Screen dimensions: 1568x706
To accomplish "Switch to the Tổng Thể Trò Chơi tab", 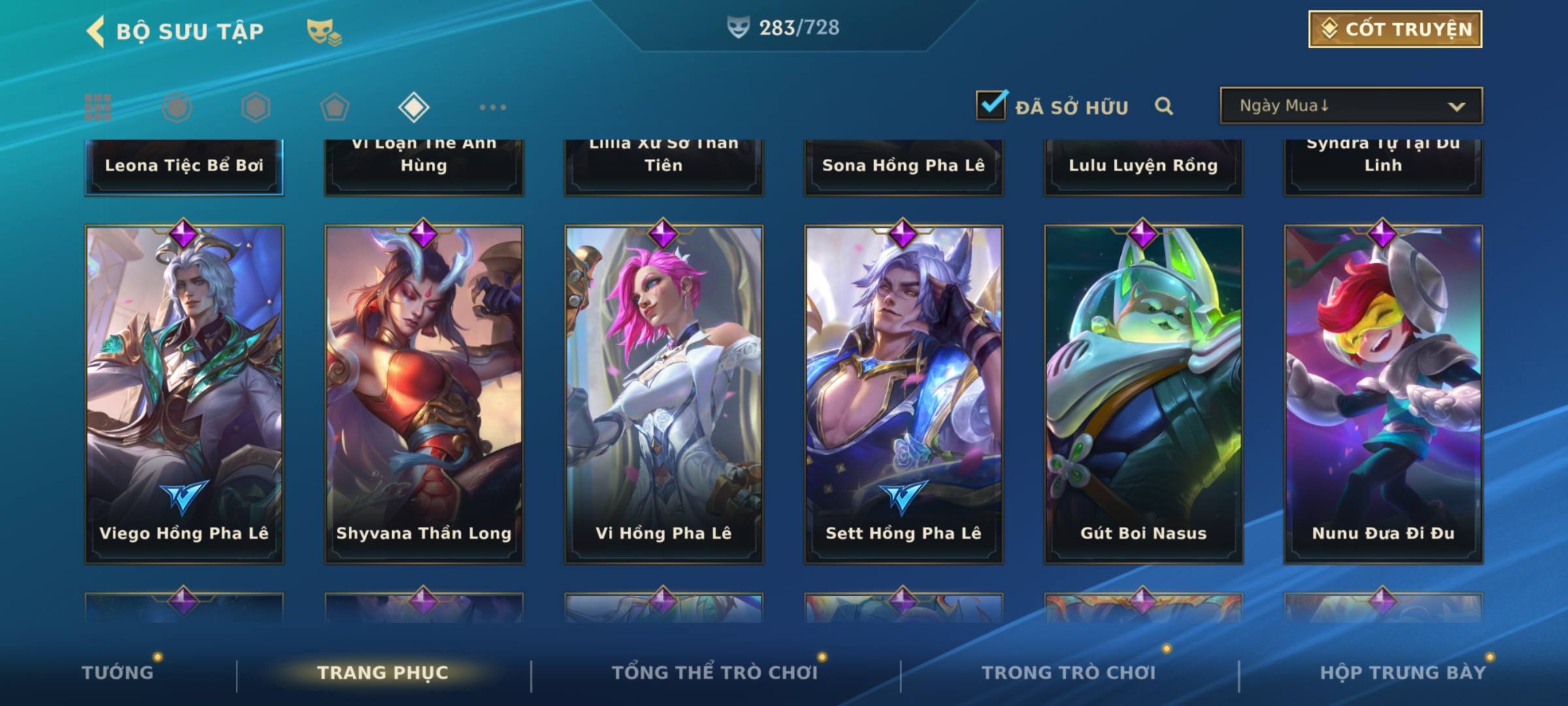I will [715, 673].
